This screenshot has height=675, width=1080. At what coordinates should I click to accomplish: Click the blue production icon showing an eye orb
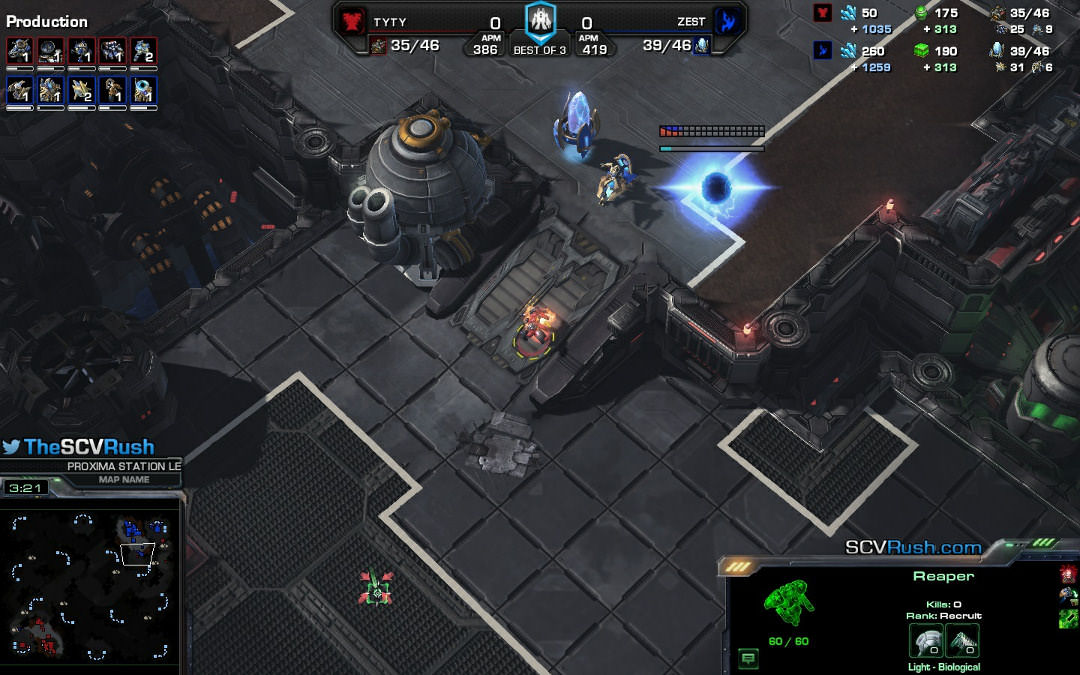click(x=144, y=91)
